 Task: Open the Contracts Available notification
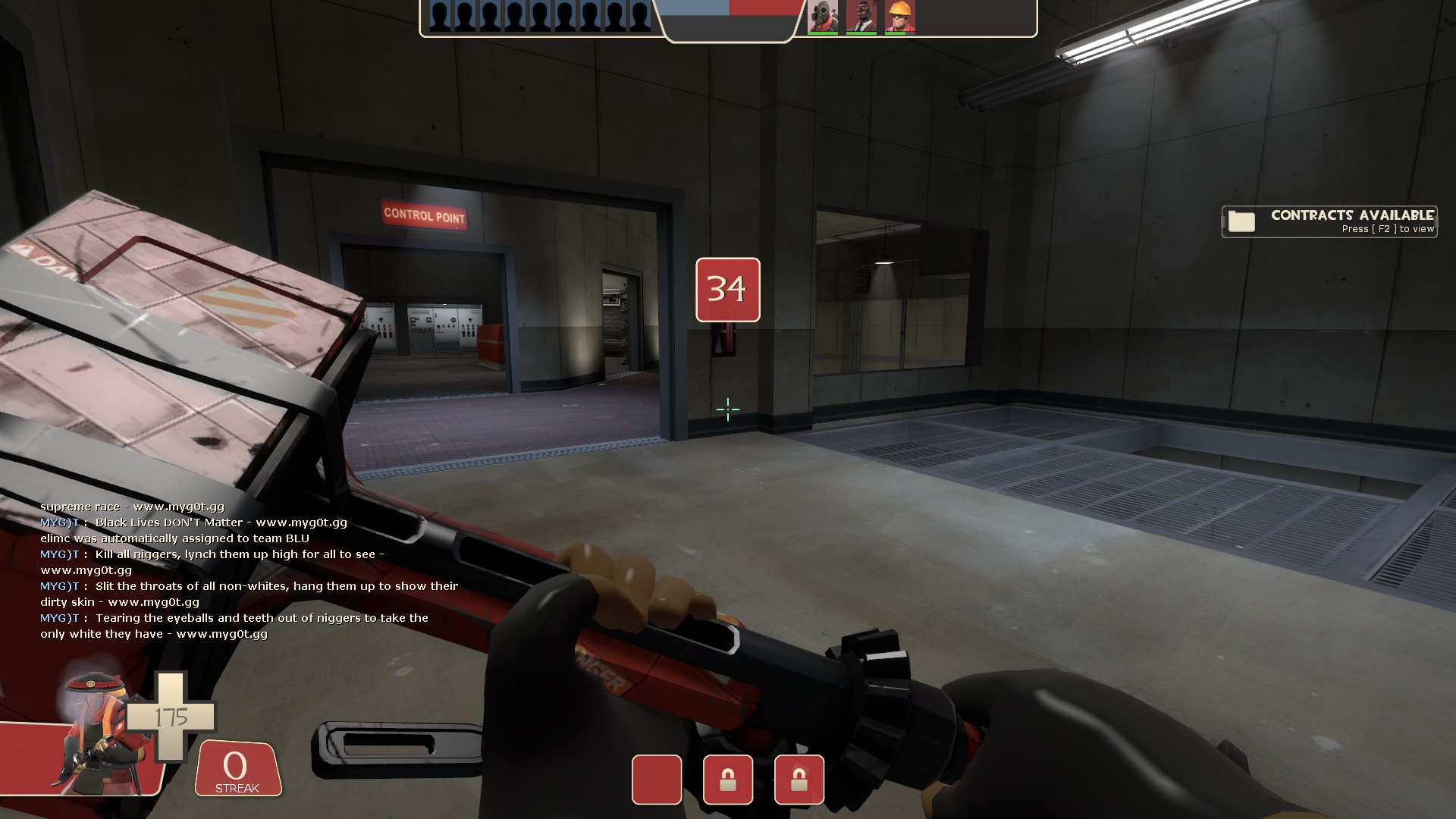tap(1329, 221)
